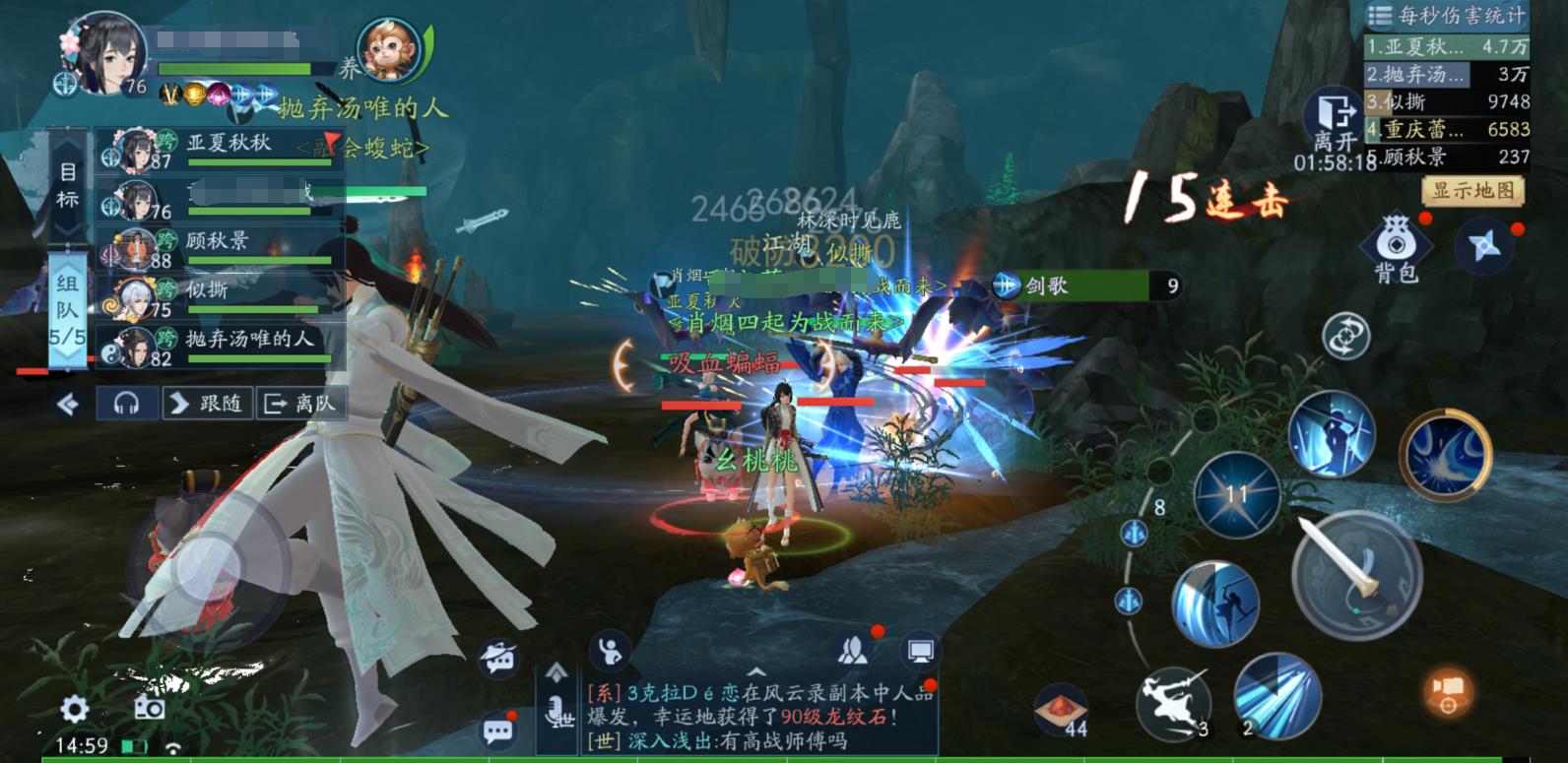This screenshot has width=1568, height=763.
Task: Tap the switch-target circular arrows icon
Action: pyautogui.click(x=1346, y=335)
